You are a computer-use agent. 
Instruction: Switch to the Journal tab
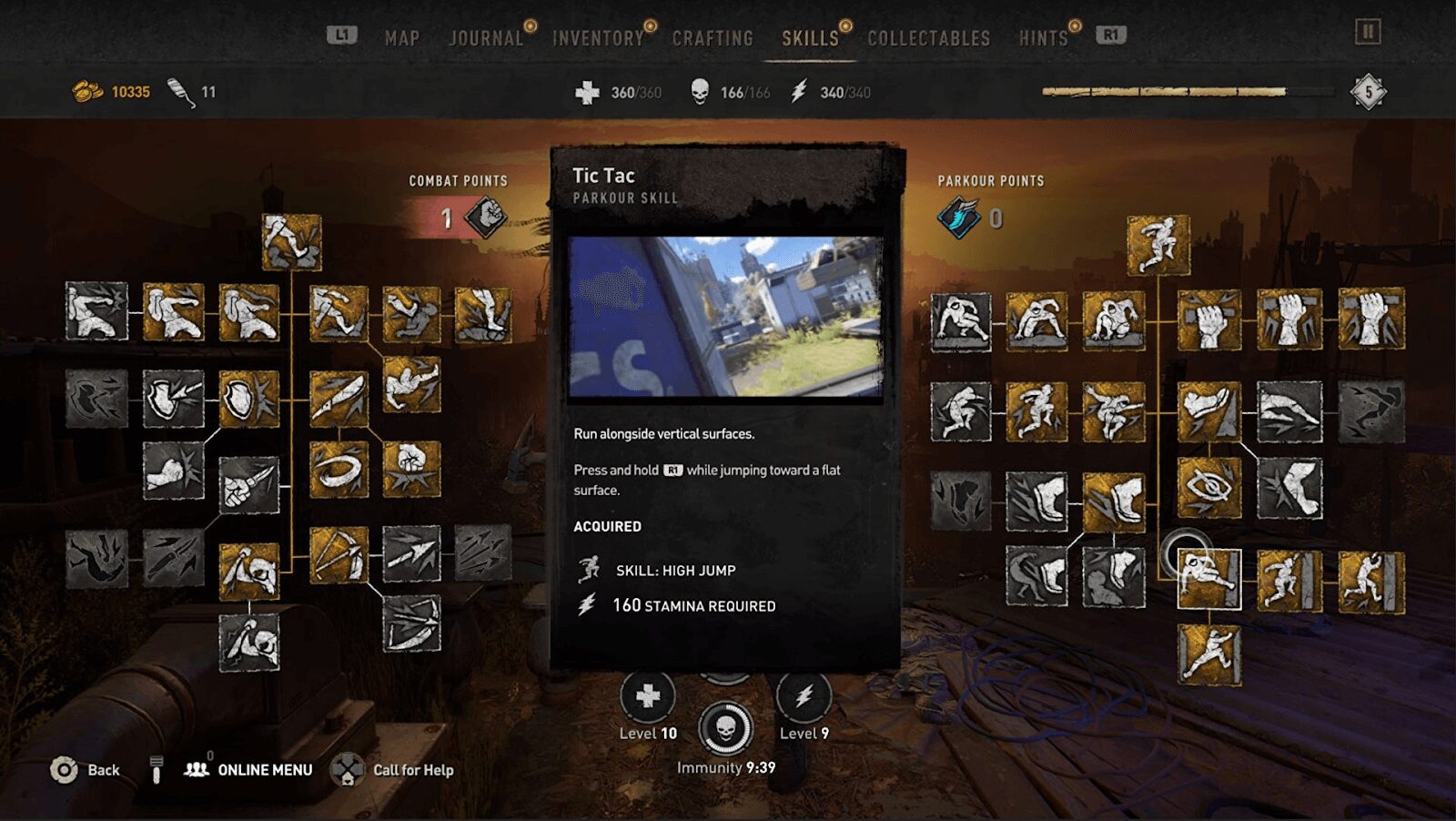click(486, 38)
